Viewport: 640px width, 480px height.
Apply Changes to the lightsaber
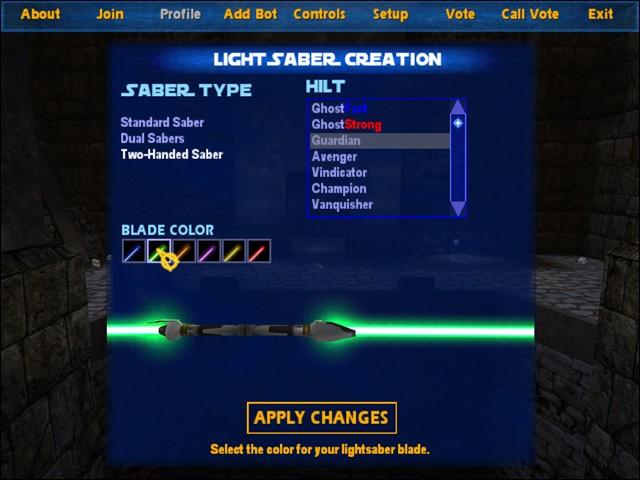[x=321, y=418]
